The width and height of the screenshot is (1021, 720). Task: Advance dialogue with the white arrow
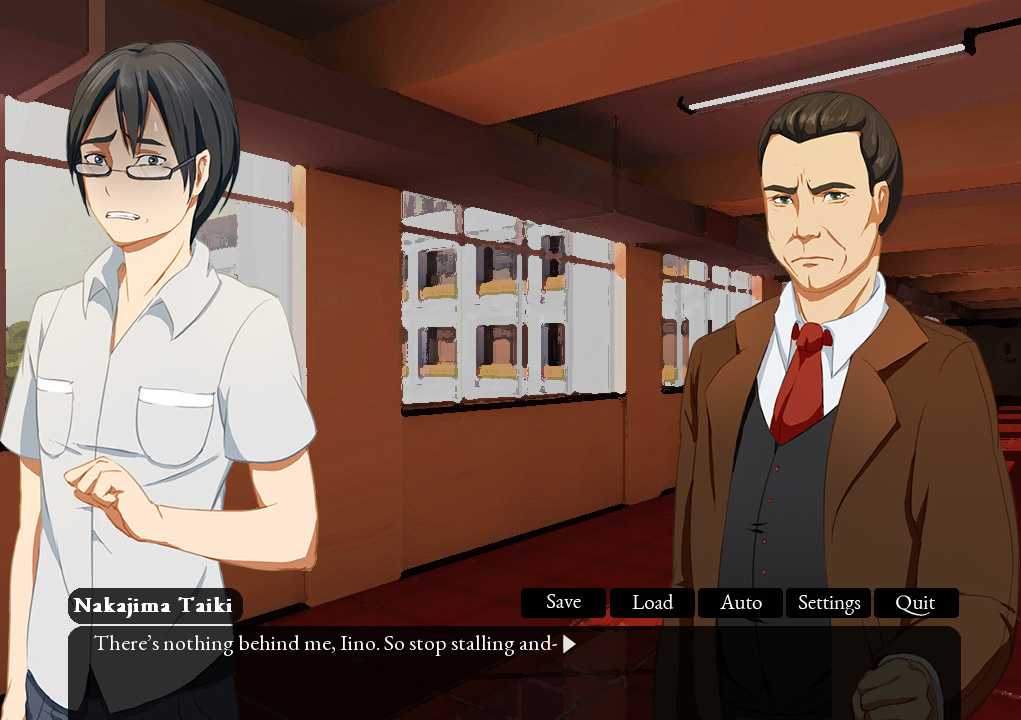coord(569,644)
